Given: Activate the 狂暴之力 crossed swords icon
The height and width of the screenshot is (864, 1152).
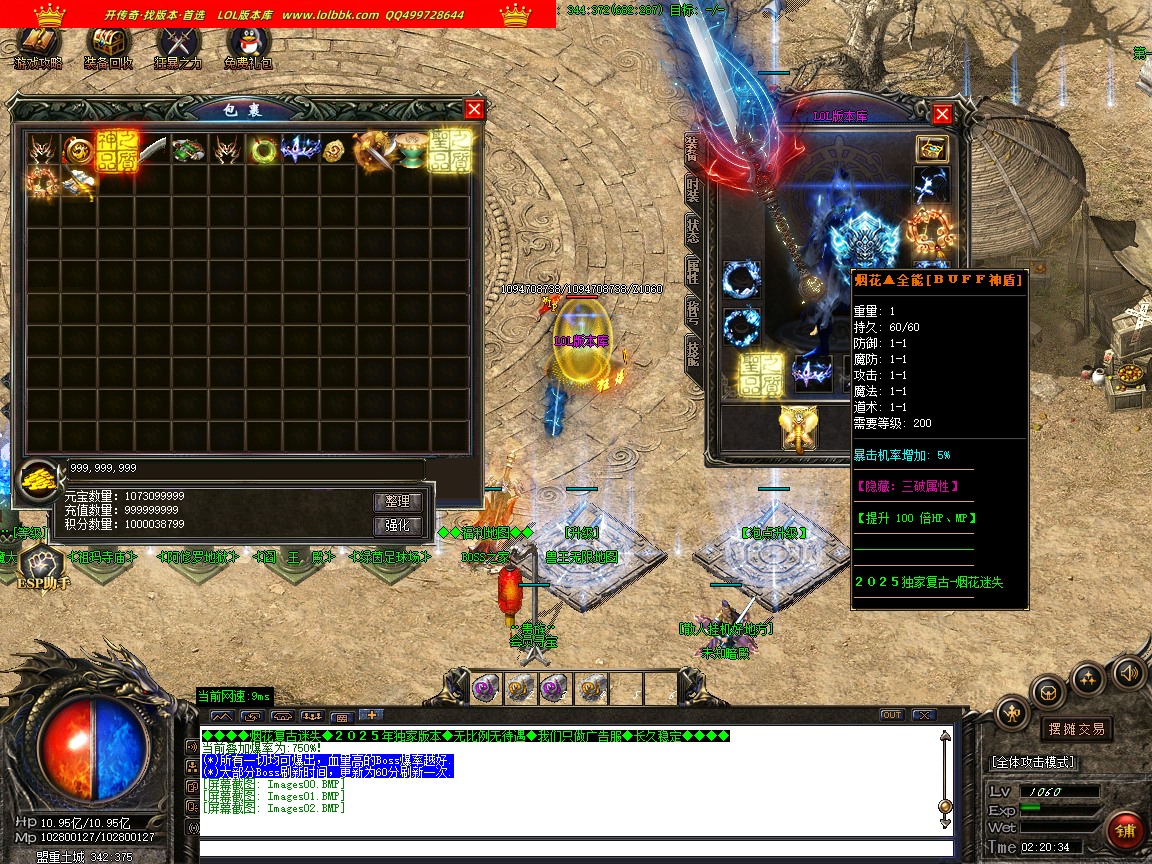Looking at the screenshot, I should [x=178, y=45].
